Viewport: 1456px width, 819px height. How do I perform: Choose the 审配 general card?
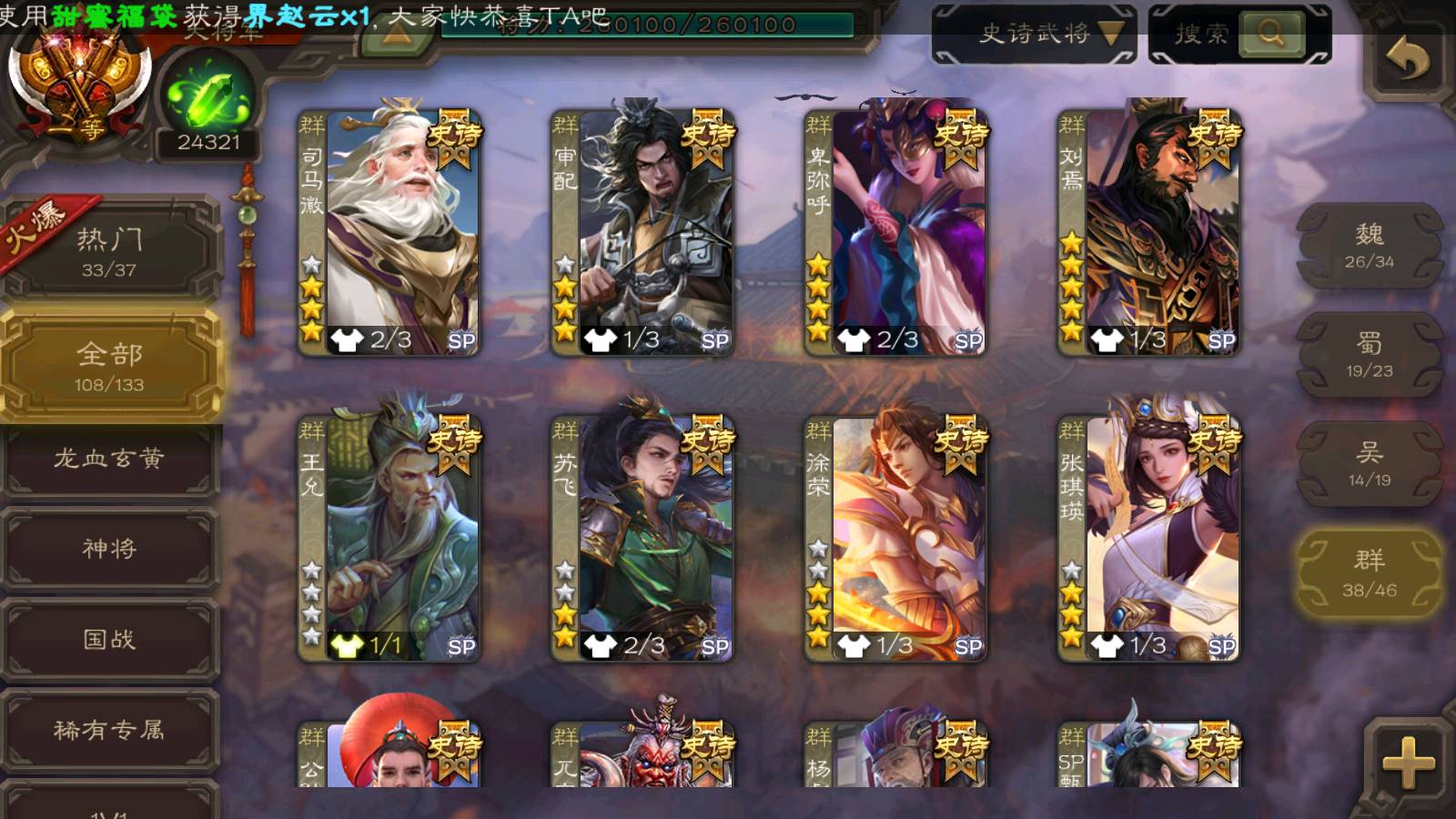tap(642, 232)
